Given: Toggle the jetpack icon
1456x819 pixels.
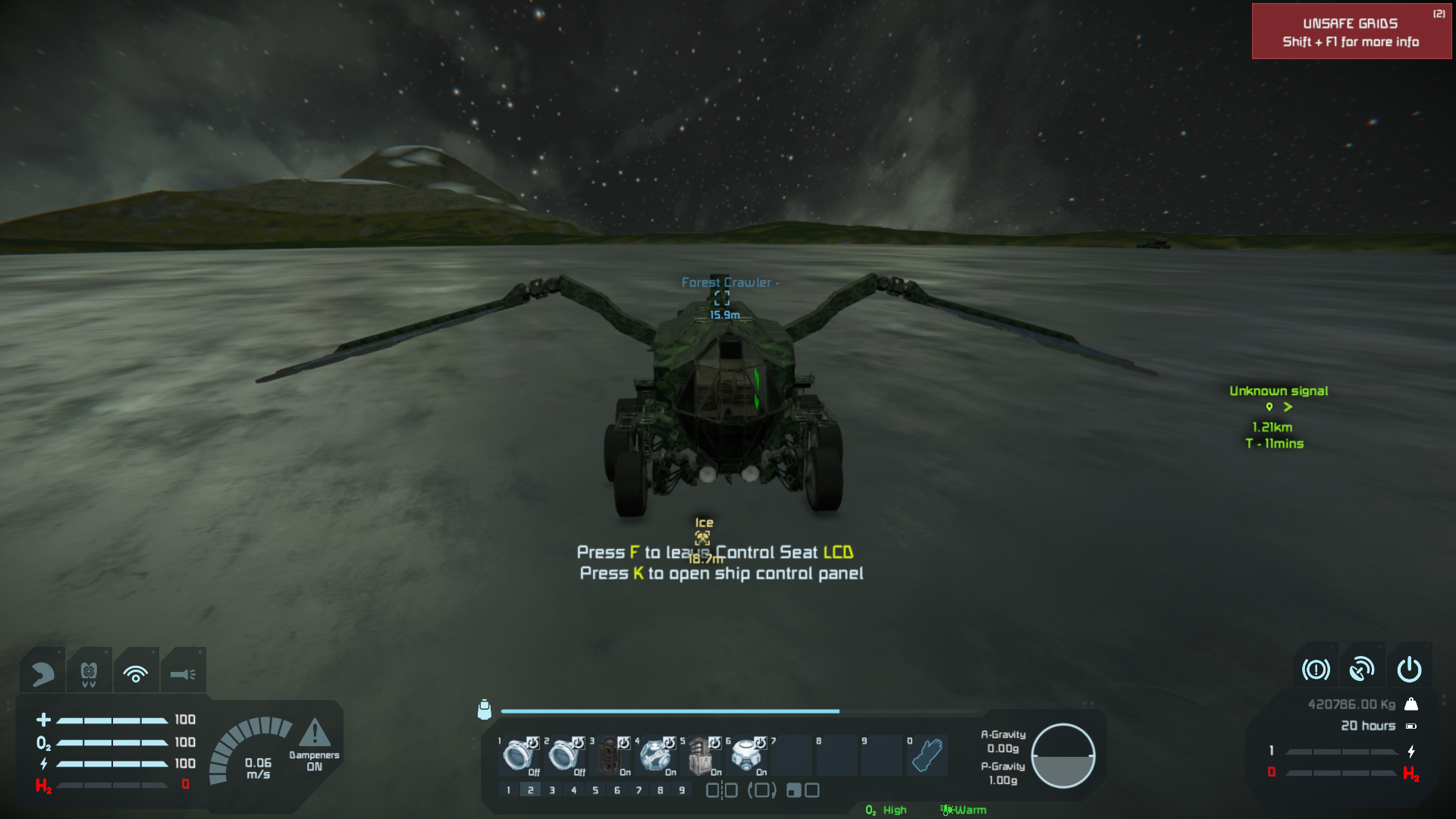Looking at the screenshot, I should 89,673.
